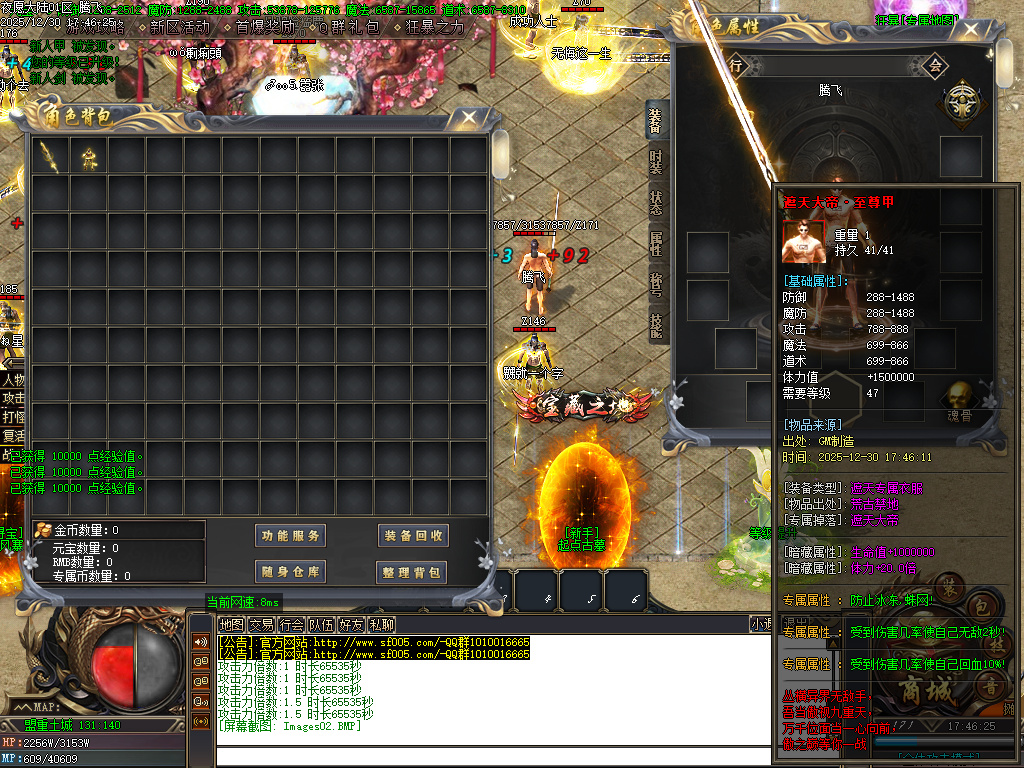Click the 装备回收 equipment recycle button
Screen dimensions: 1024x768
[x=412, y=536]
